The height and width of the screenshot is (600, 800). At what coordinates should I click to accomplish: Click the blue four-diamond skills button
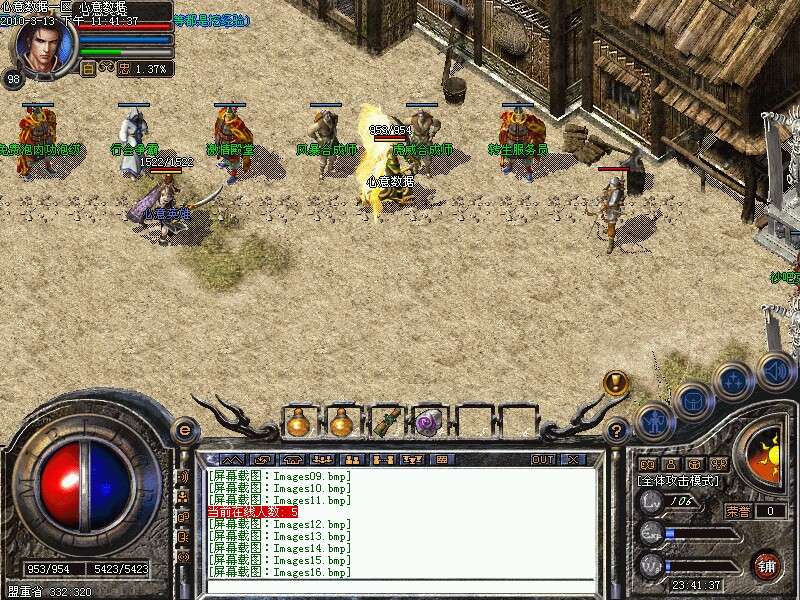coord(733,381)
